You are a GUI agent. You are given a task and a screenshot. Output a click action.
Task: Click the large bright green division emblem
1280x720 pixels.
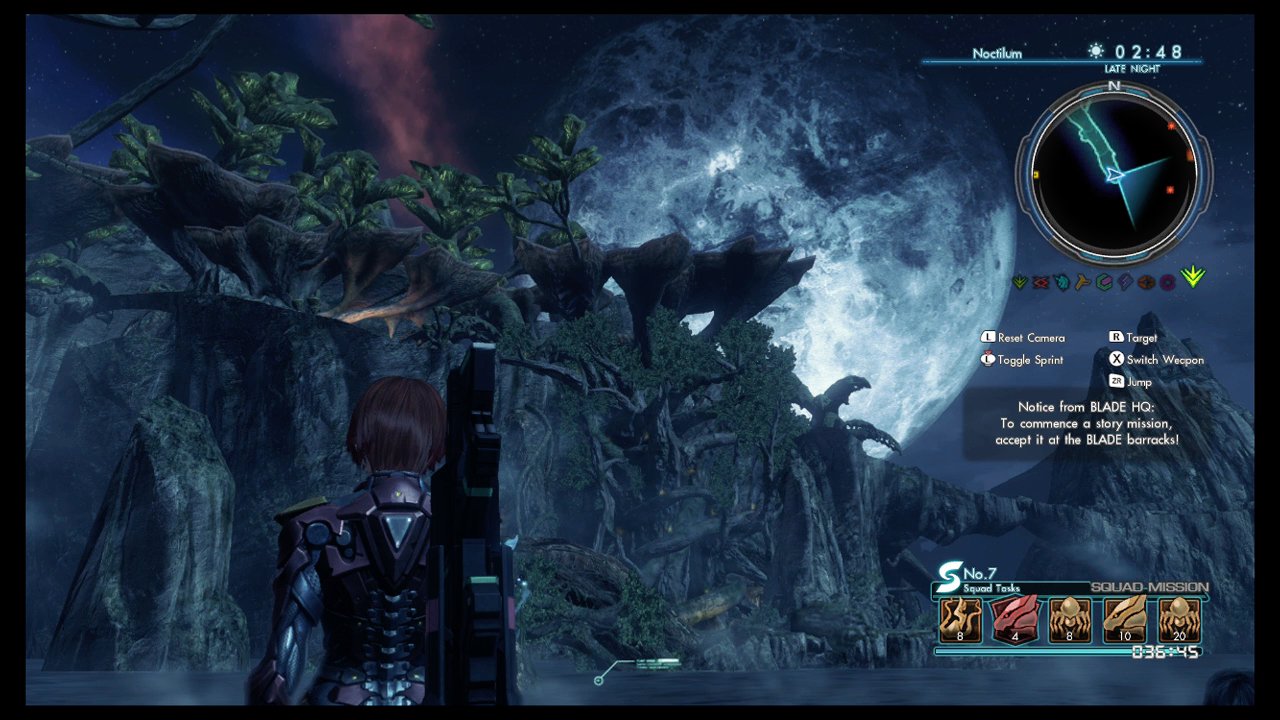pyautogui.click(x=1193, y=278)
